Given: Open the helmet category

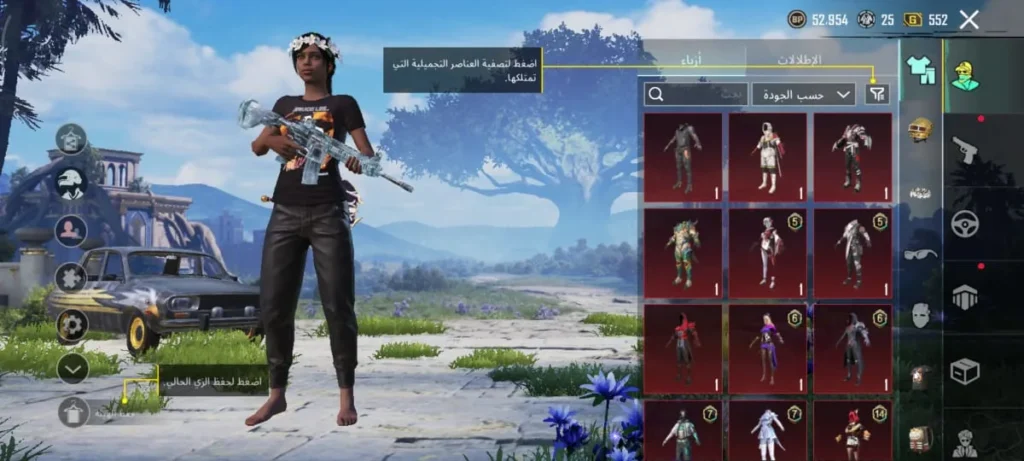Looking at the screenshot, I should point(920,129).
